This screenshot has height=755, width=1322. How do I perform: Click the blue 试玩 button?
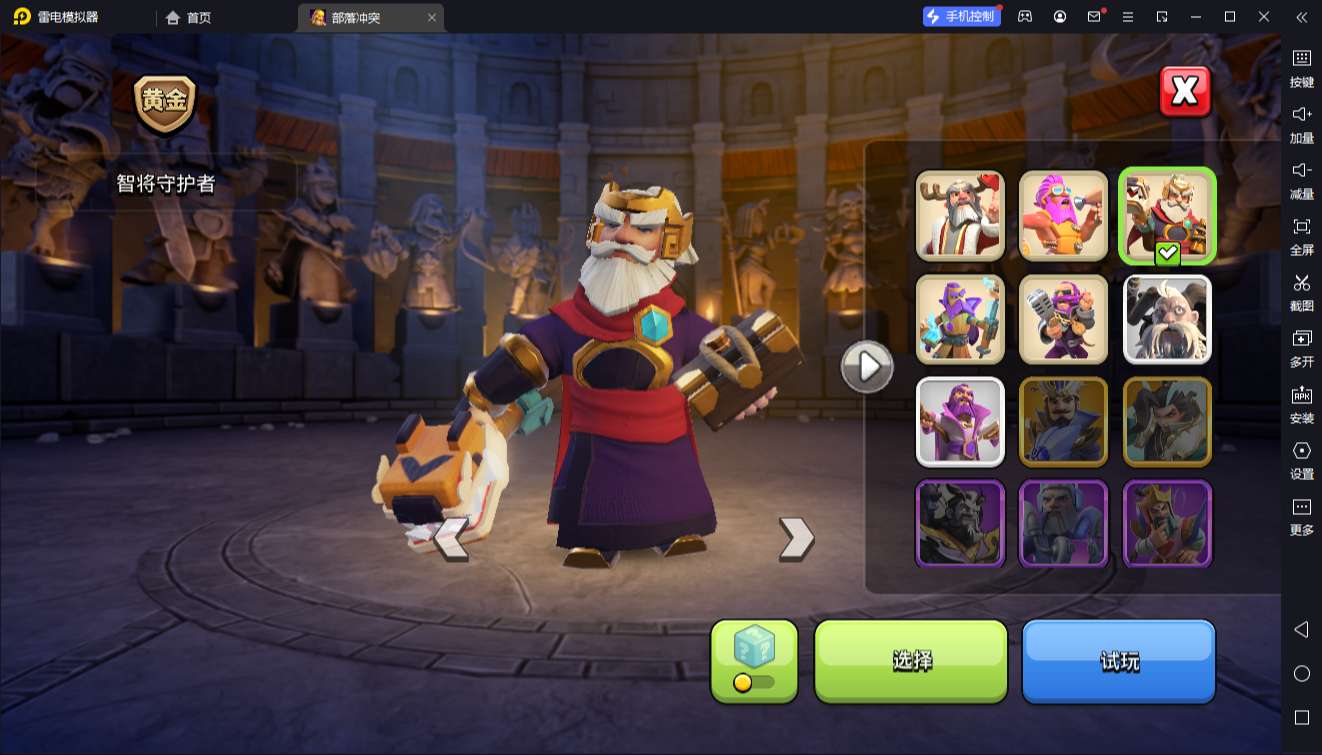pyautogui.click(x=1118, y=660)
